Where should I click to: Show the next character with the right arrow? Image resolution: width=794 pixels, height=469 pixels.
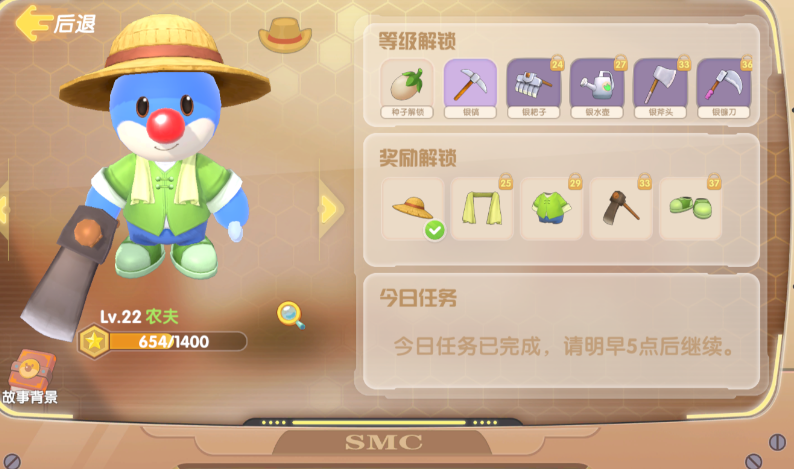[329, 208]
